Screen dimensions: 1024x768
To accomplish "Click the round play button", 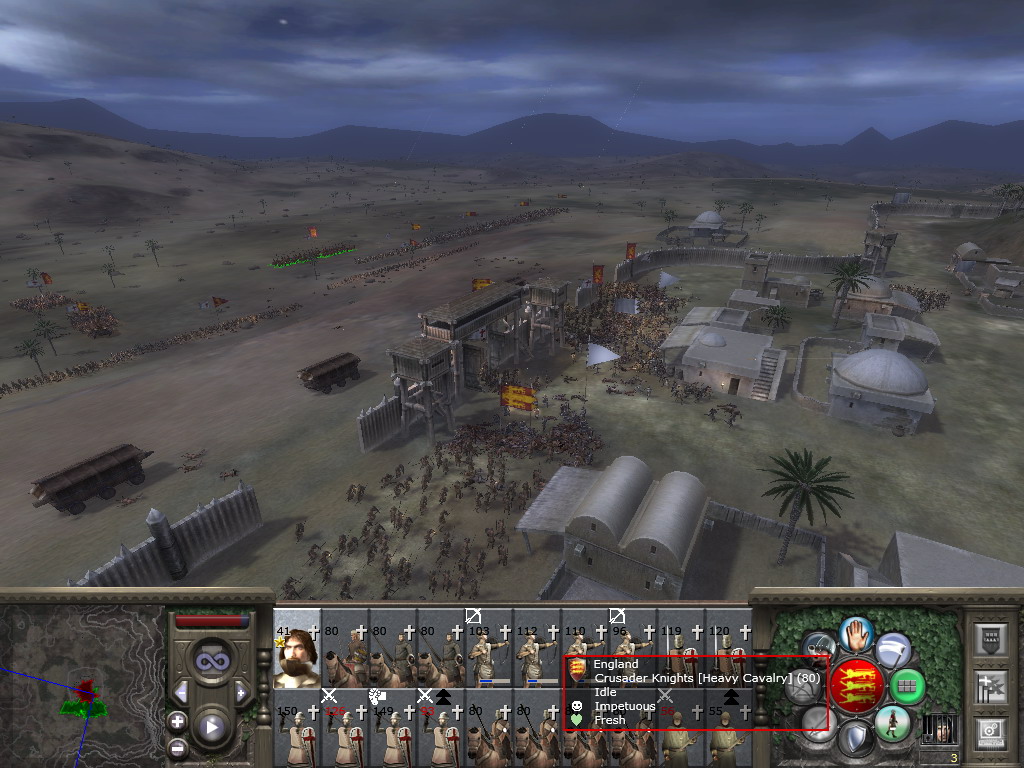I will point(211,727).
